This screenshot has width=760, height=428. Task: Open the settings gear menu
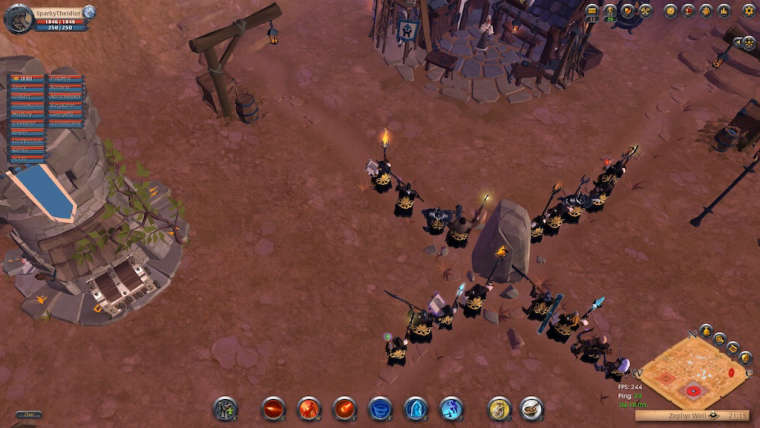tap(749, 10)
